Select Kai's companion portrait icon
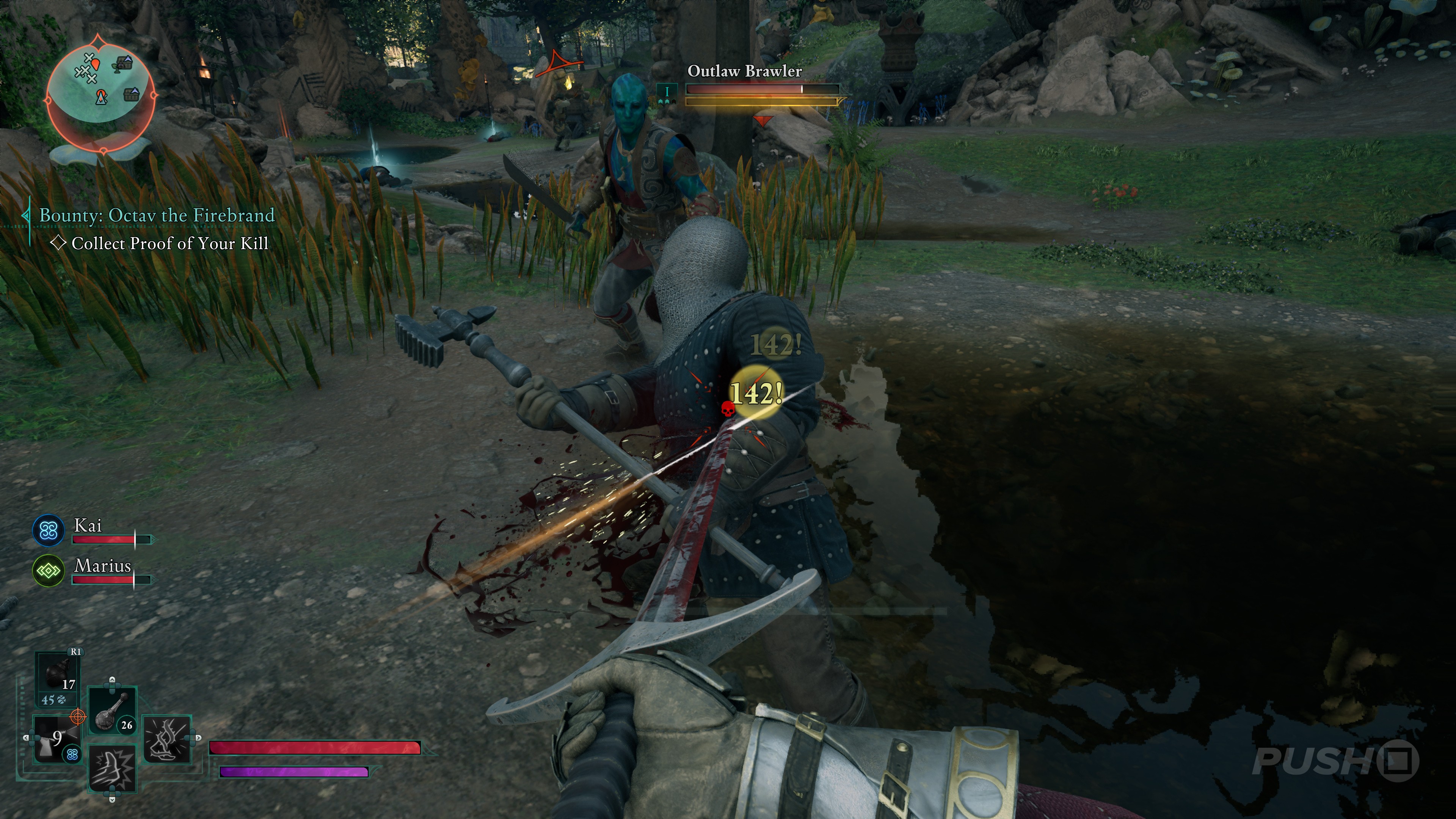This screenshot has height=819, width=1456. coord(48,530)
